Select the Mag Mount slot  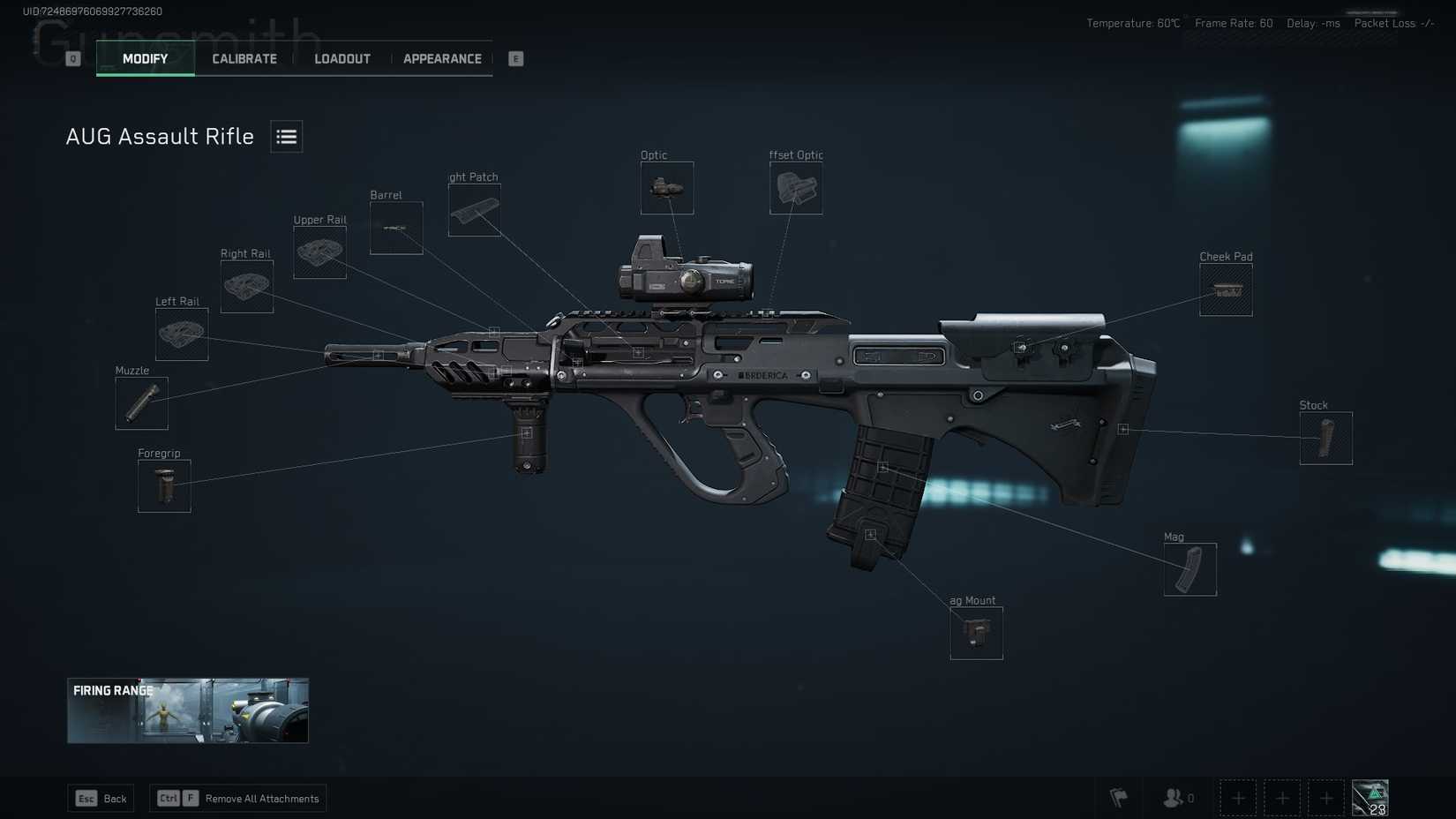point(975,632)
